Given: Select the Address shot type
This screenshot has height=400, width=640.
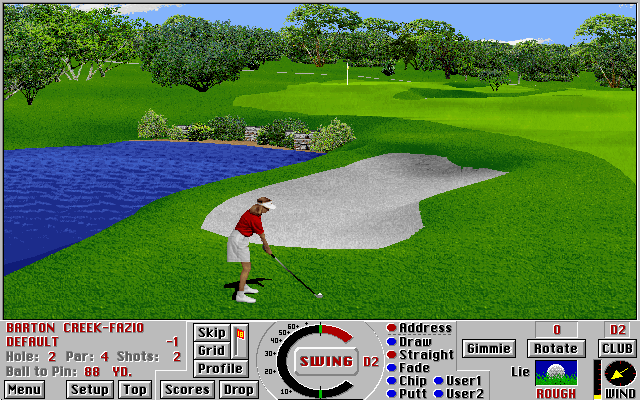Looking at the screenshot, I should click(425, 328).
